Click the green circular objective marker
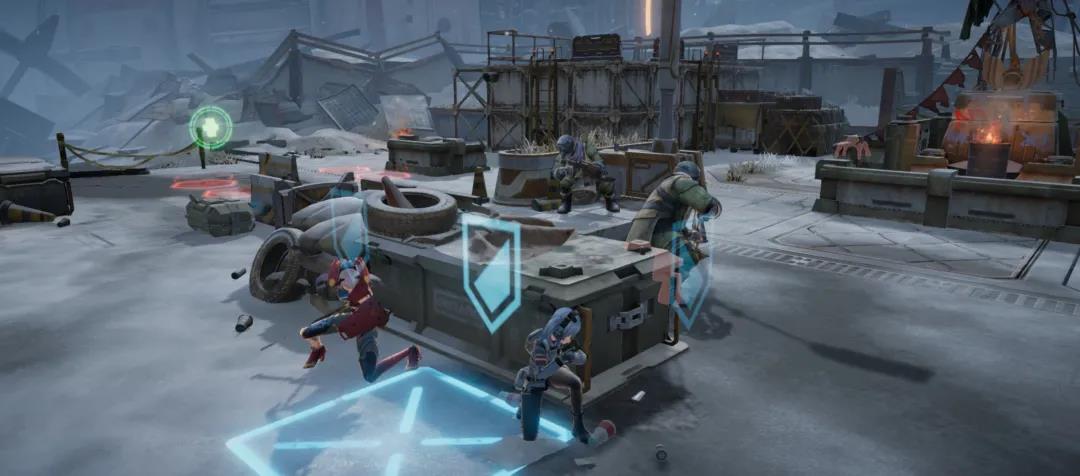This screenshot has width=1080, height=476. click(x=211, y=127)
